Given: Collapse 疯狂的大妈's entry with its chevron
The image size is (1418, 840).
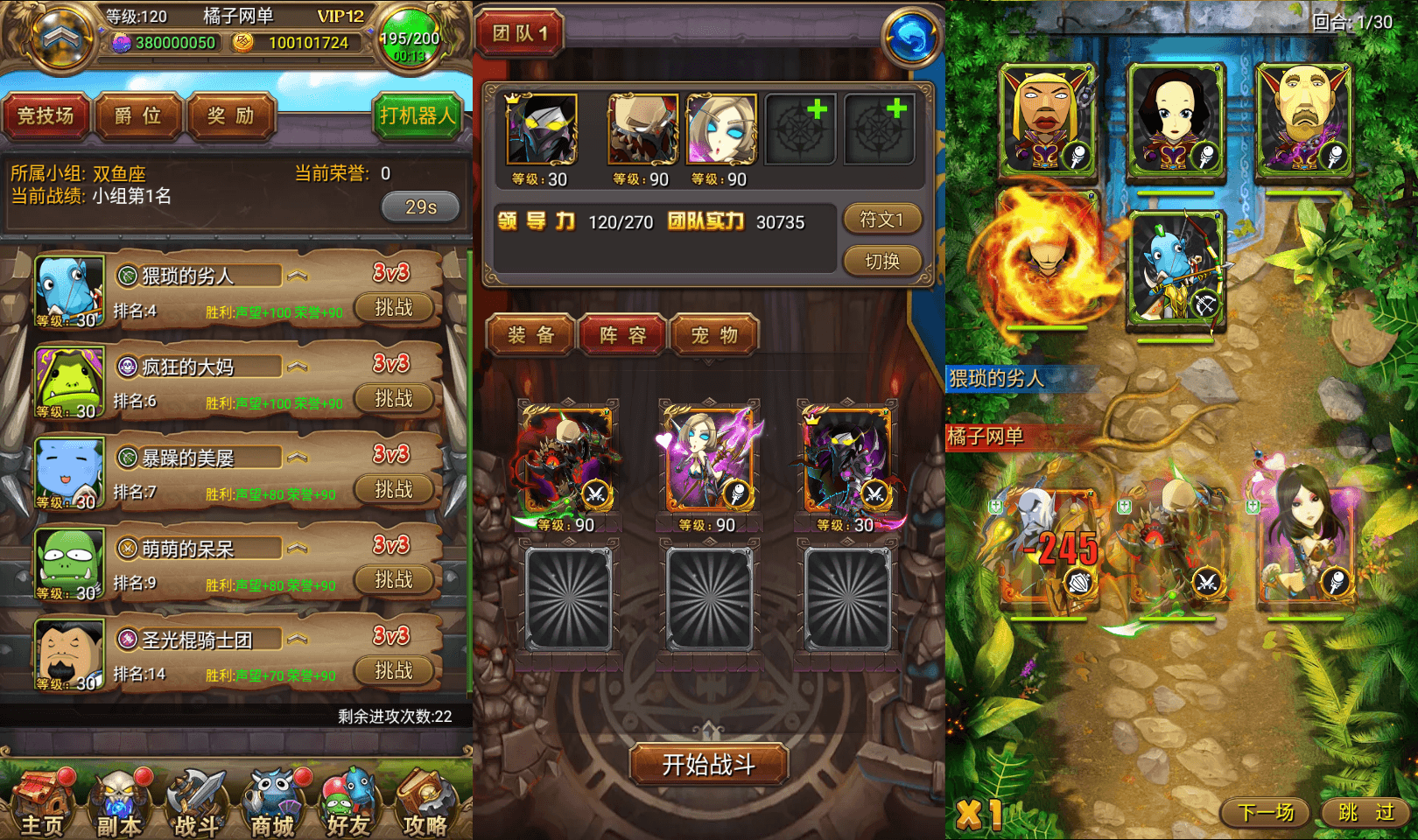Looking at the screenshot, I should [298, 365].
